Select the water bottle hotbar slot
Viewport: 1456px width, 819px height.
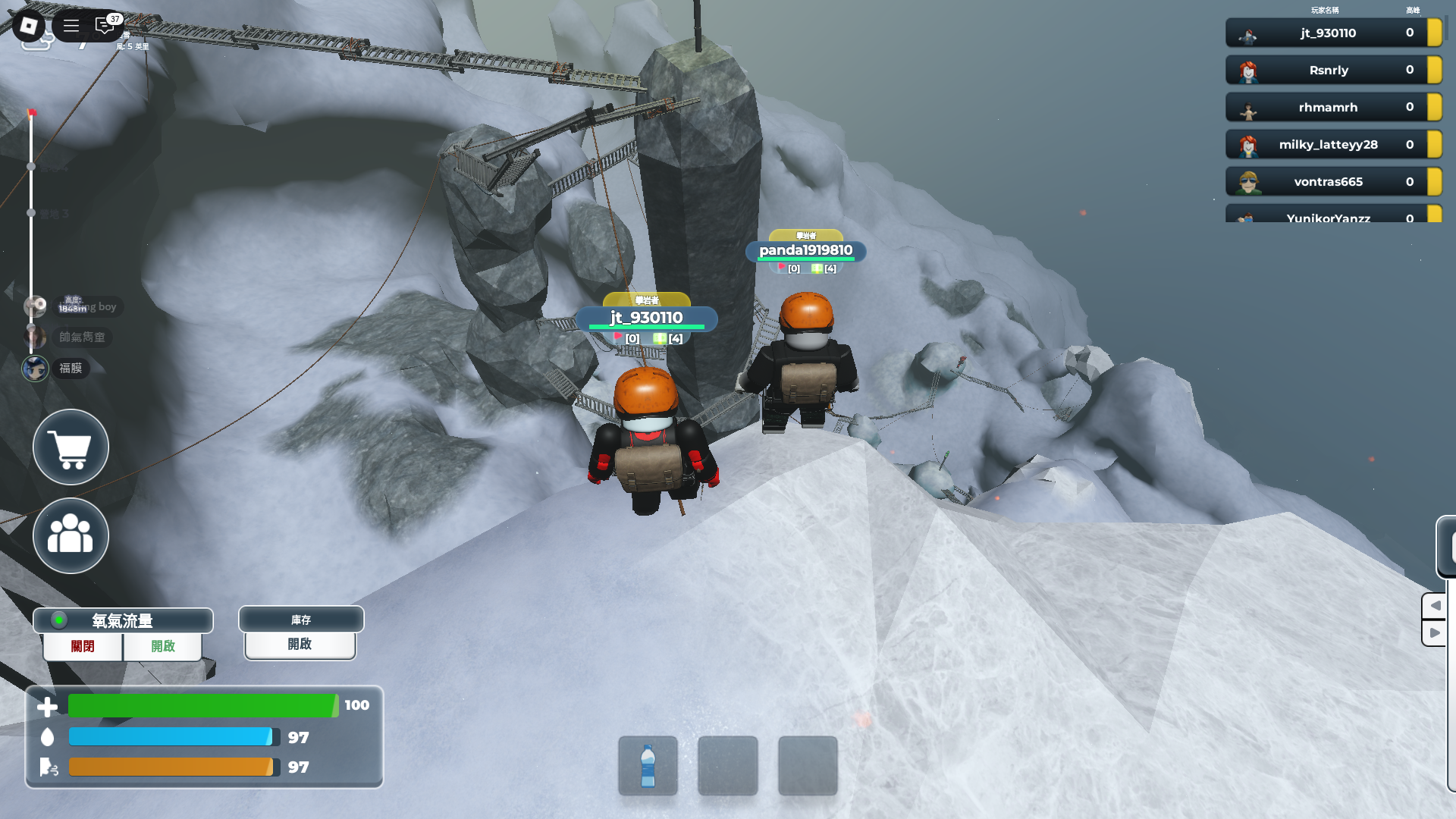coord(648,766)
